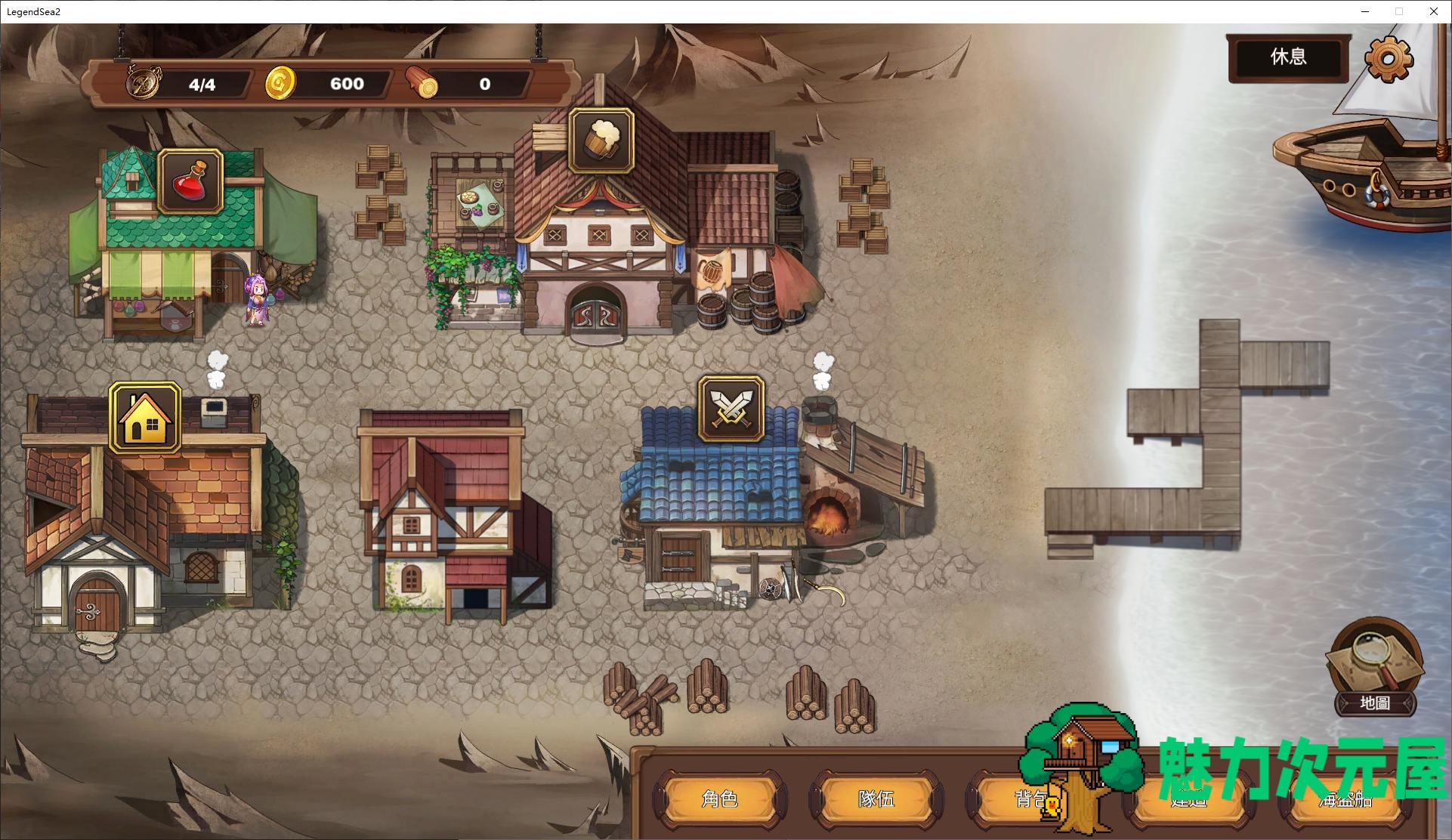Open the 角色 character menu
This screenshot has width=1452, height=840.
pos(719,798)
